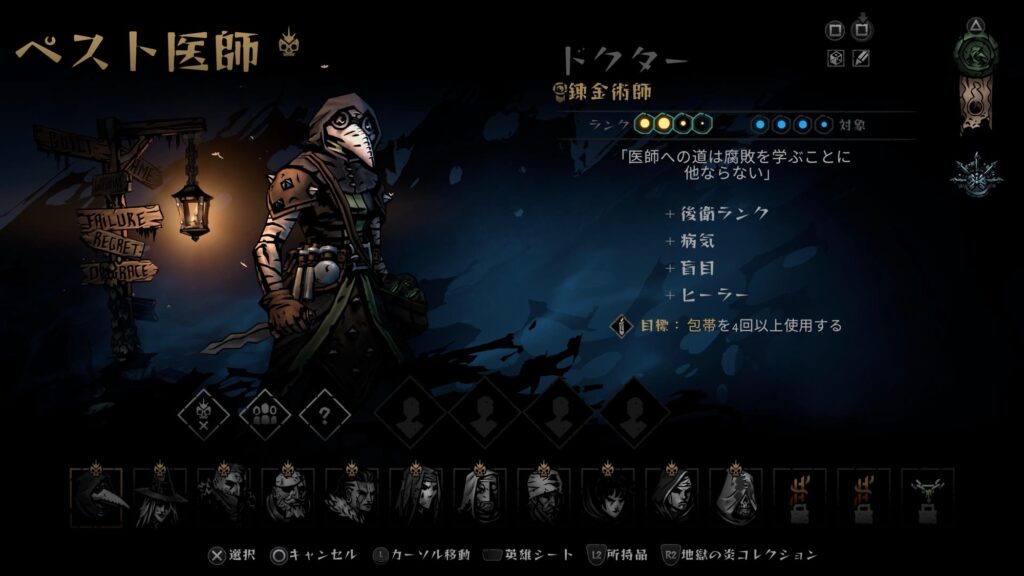Click the question mark diamond icon
Viewport: 1024px width, 576px height.
[325, 414]
